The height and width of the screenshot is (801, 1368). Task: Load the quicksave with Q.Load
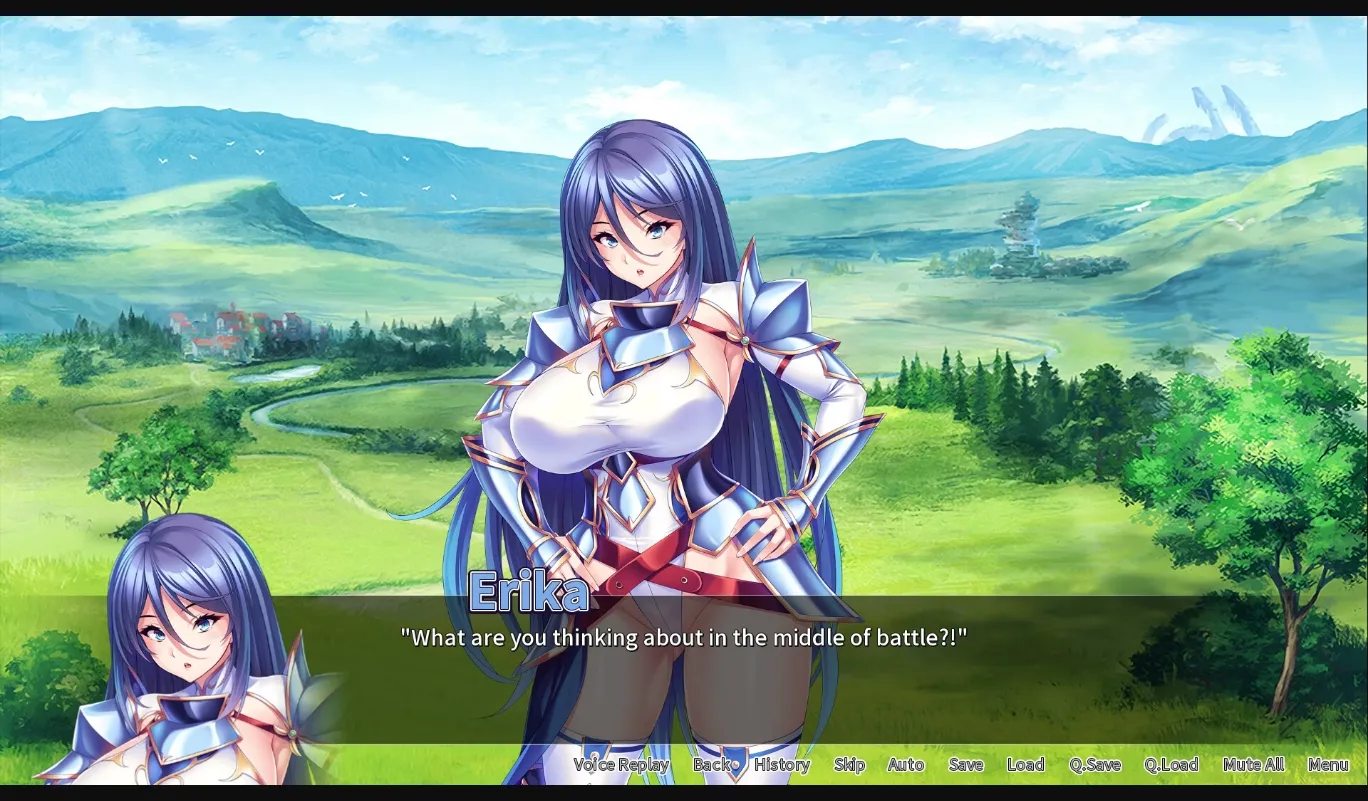(x=1171, y=764)
